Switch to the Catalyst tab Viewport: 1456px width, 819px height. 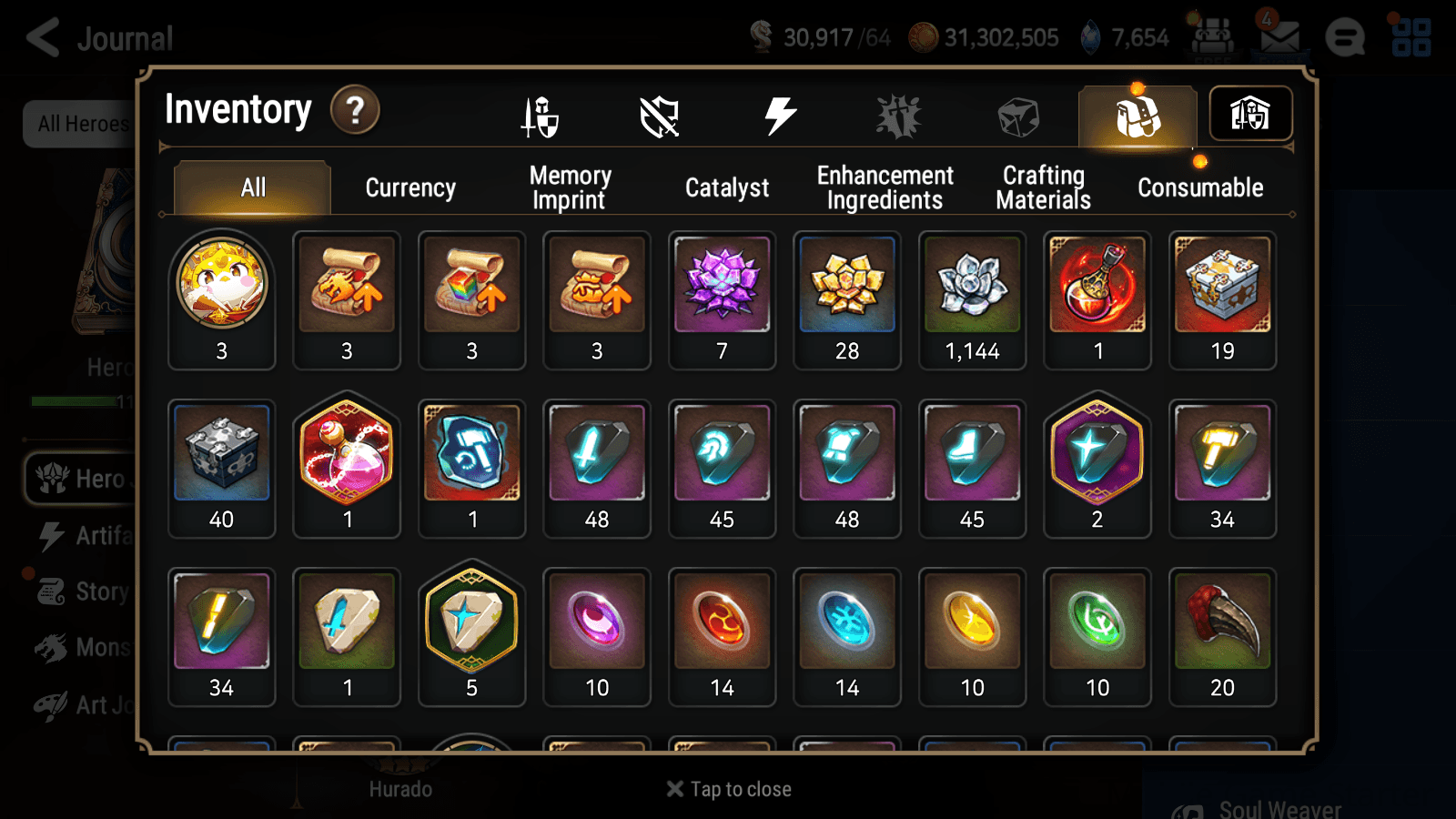click(x=727, y=187)
